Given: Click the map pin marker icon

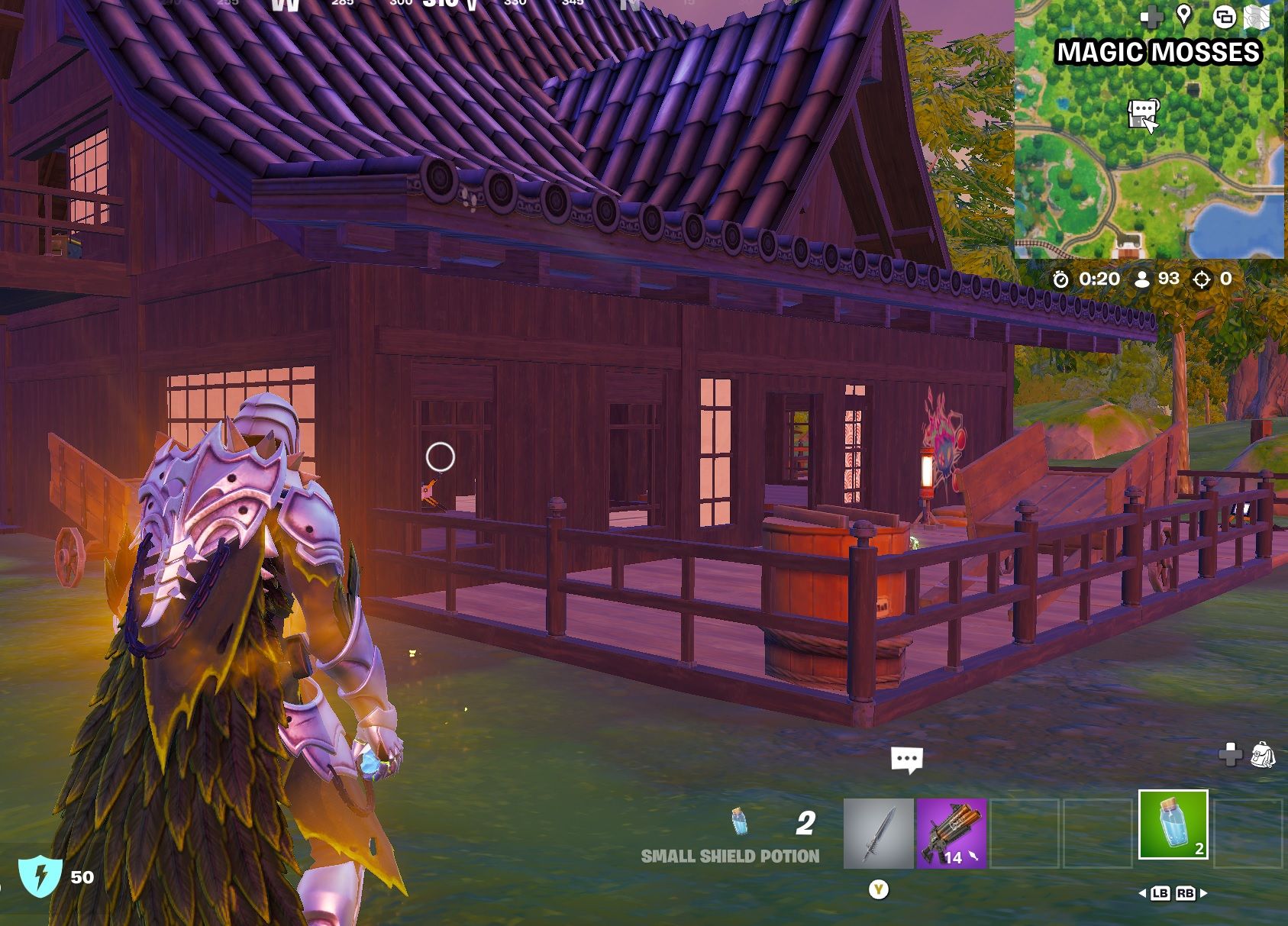Looking at the screenshot, I should 1184,15.
